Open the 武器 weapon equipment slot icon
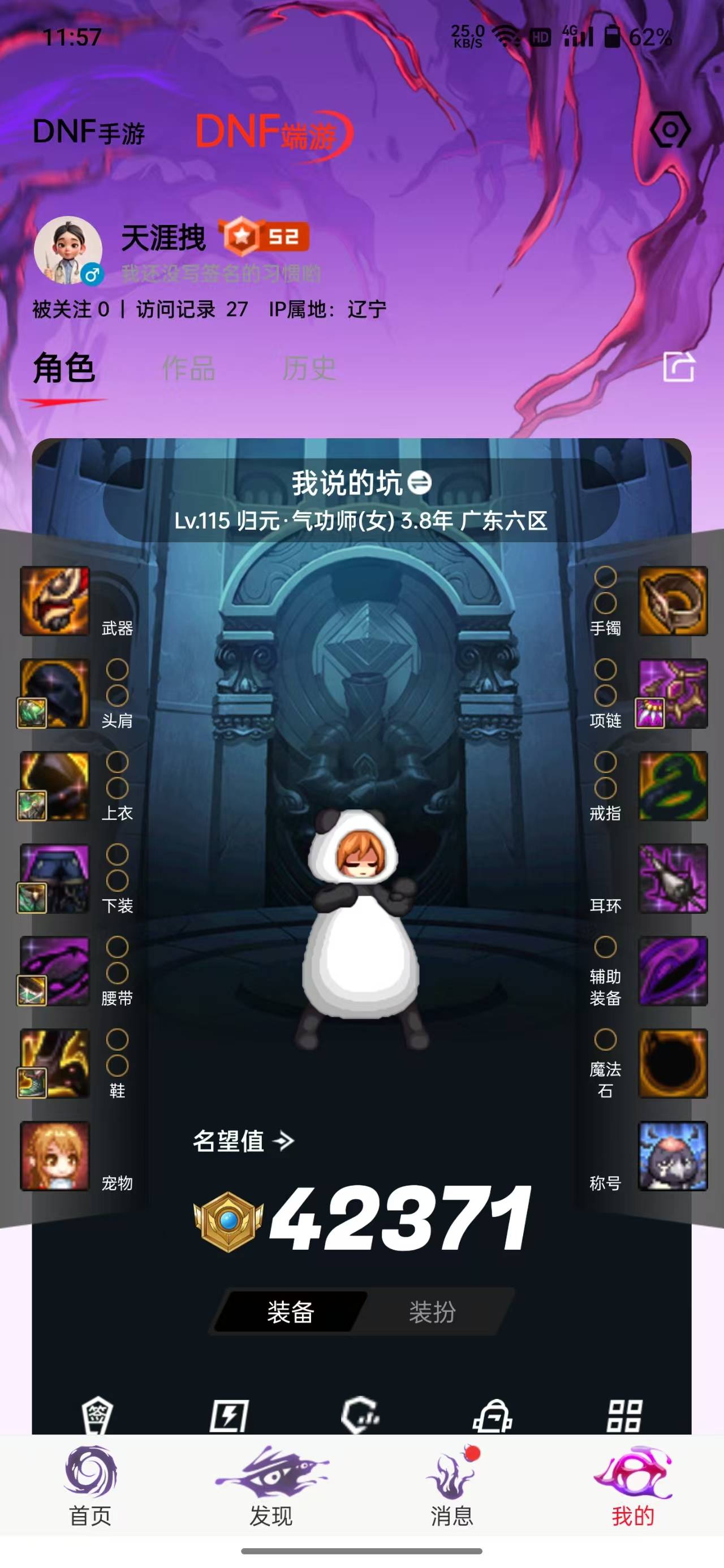Image resolution: width=724 pixels, height=1568 pixels. [x=54, y=603]
